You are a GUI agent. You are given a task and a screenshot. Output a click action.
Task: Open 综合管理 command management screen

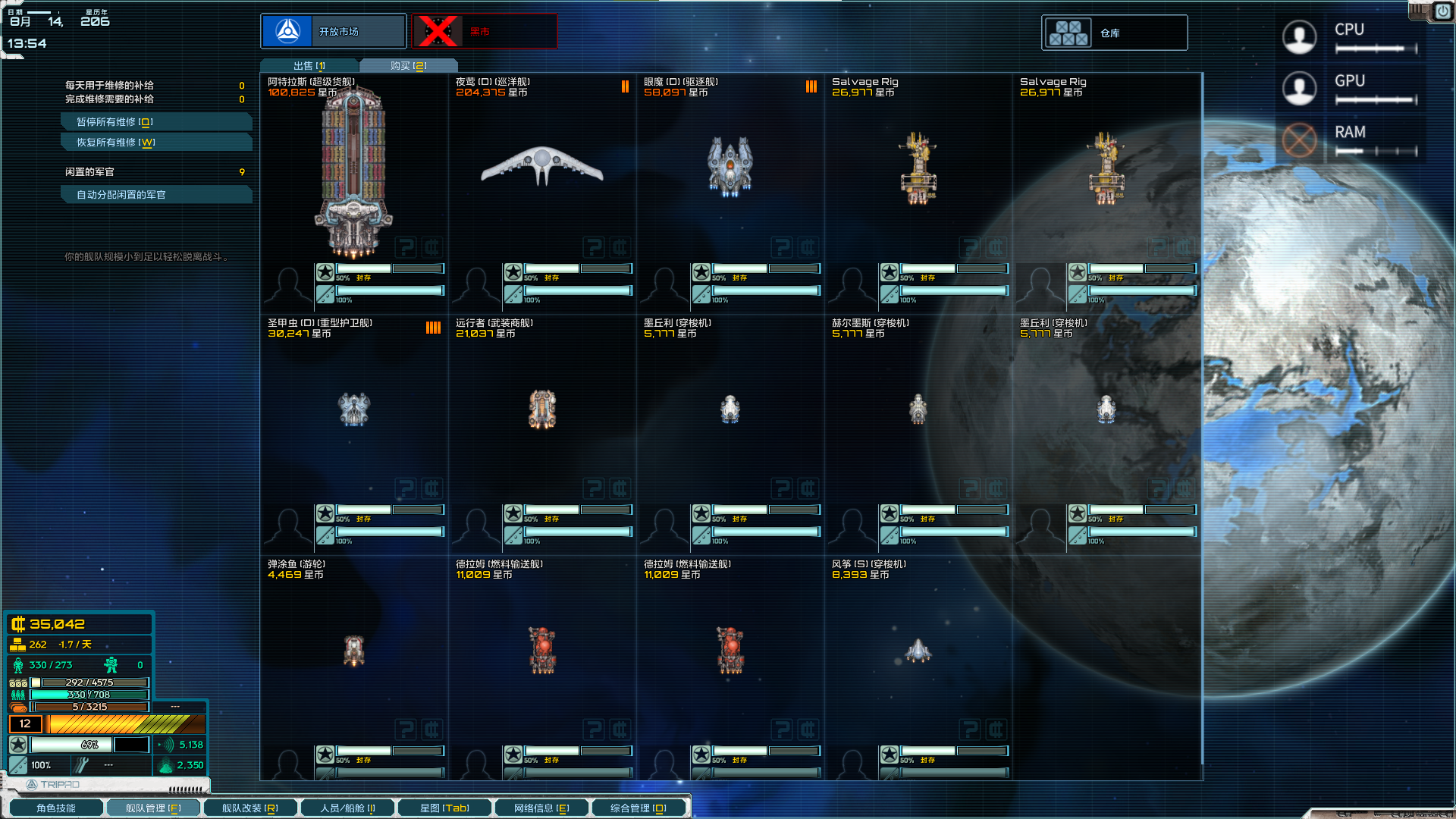pyautogui.click(x=639, y=808)
